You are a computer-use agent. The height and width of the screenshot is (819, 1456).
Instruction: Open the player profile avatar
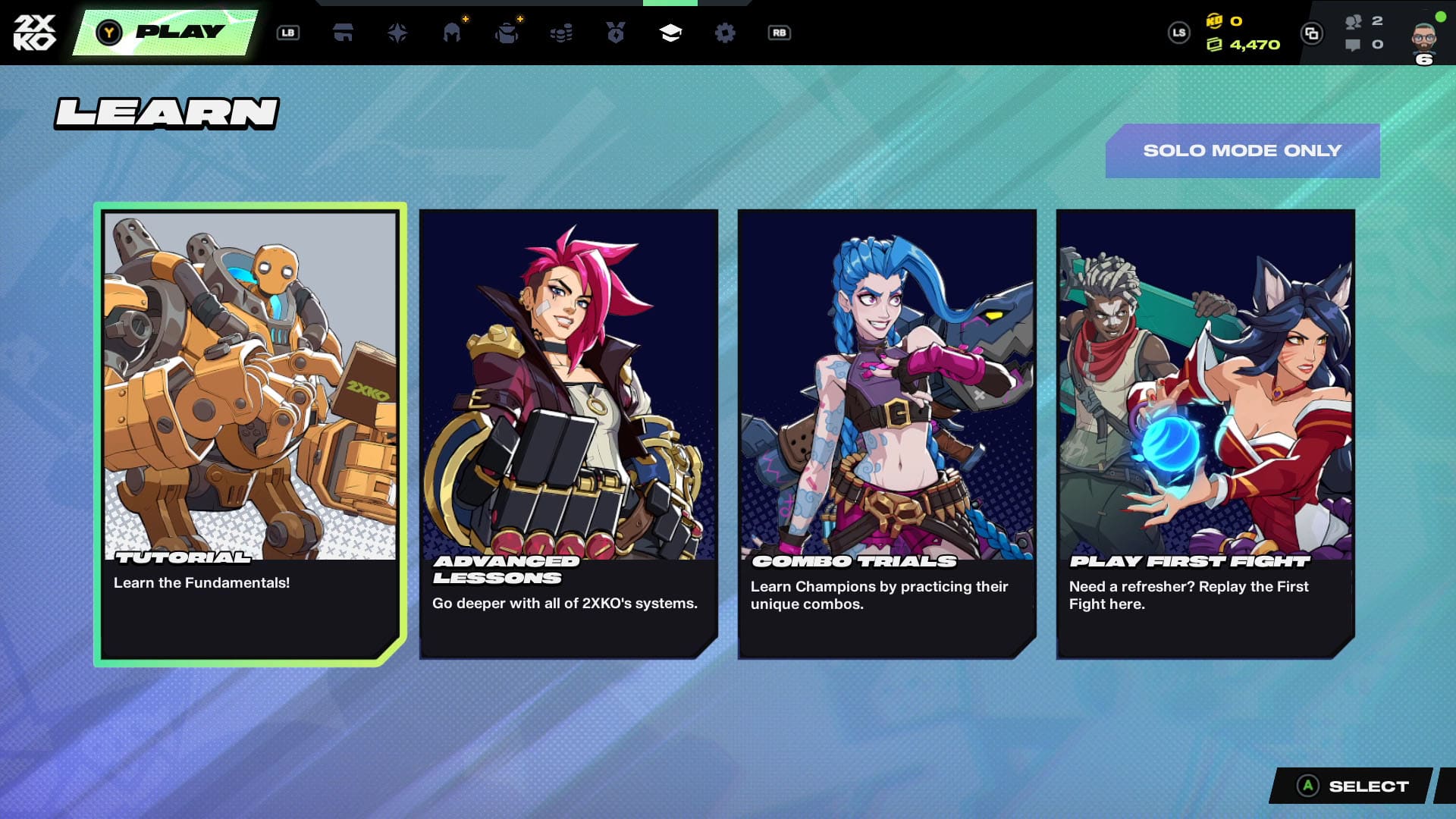click(1424, 36)
